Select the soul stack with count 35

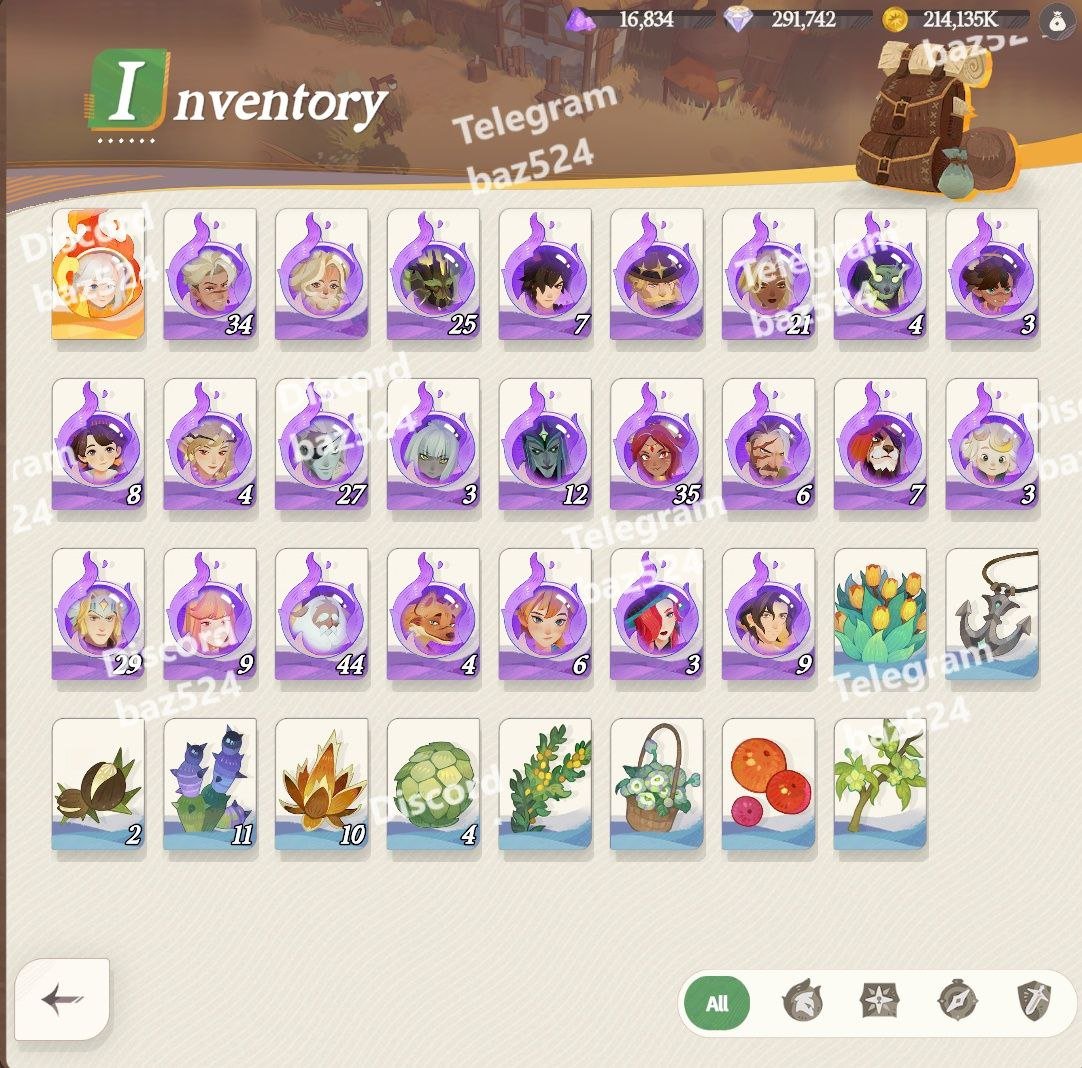pyautogui.click(x=657, y=444)
